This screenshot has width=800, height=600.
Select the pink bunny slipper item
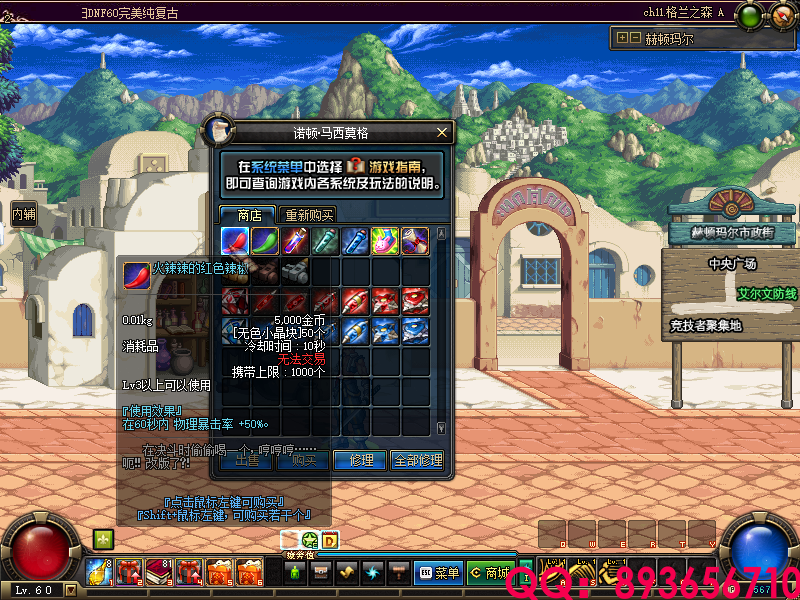click(x=385, y=240)
